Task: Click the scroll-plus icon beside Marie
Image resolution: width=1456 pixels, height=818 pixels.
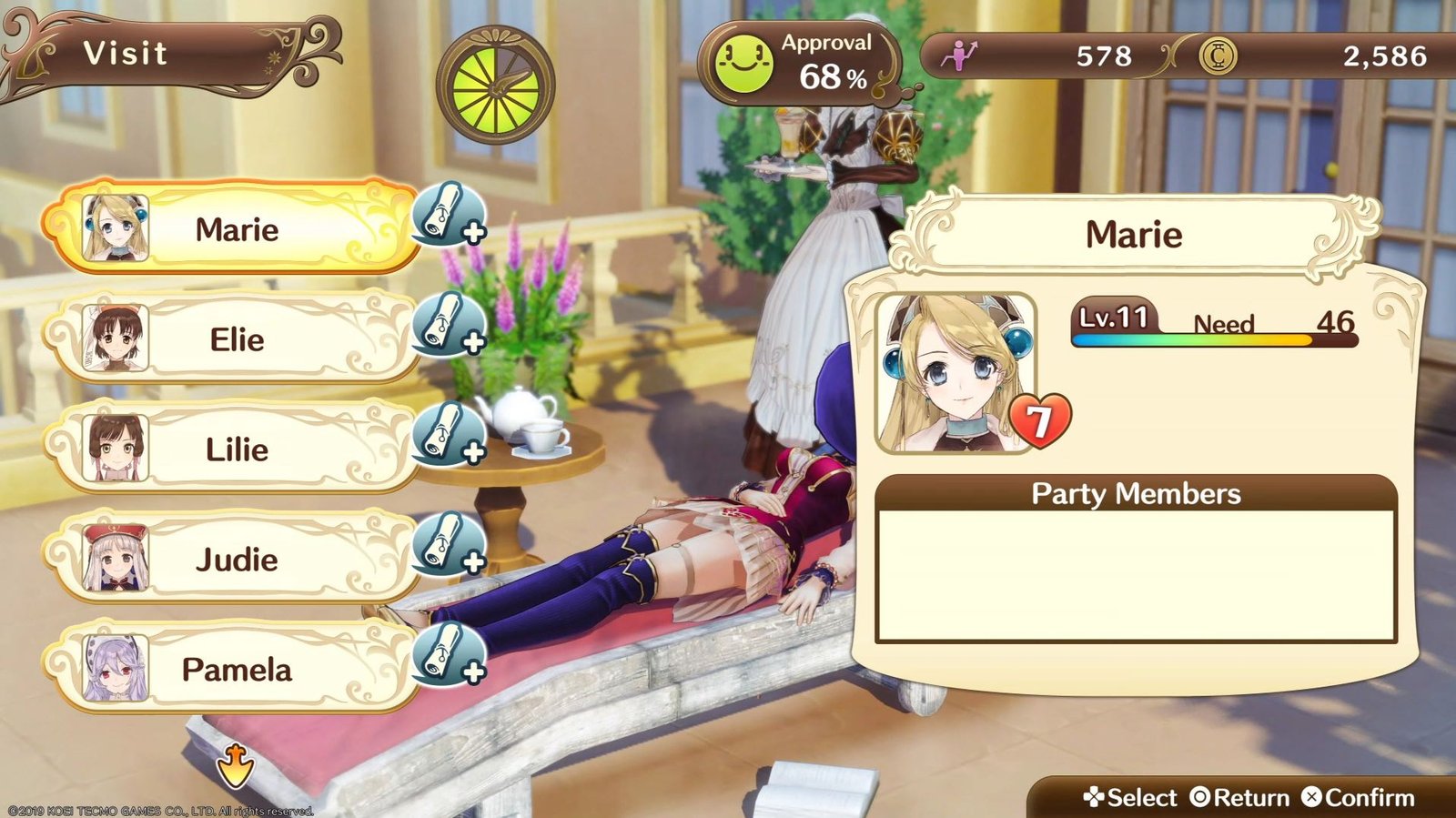Action: click(449, 216)
